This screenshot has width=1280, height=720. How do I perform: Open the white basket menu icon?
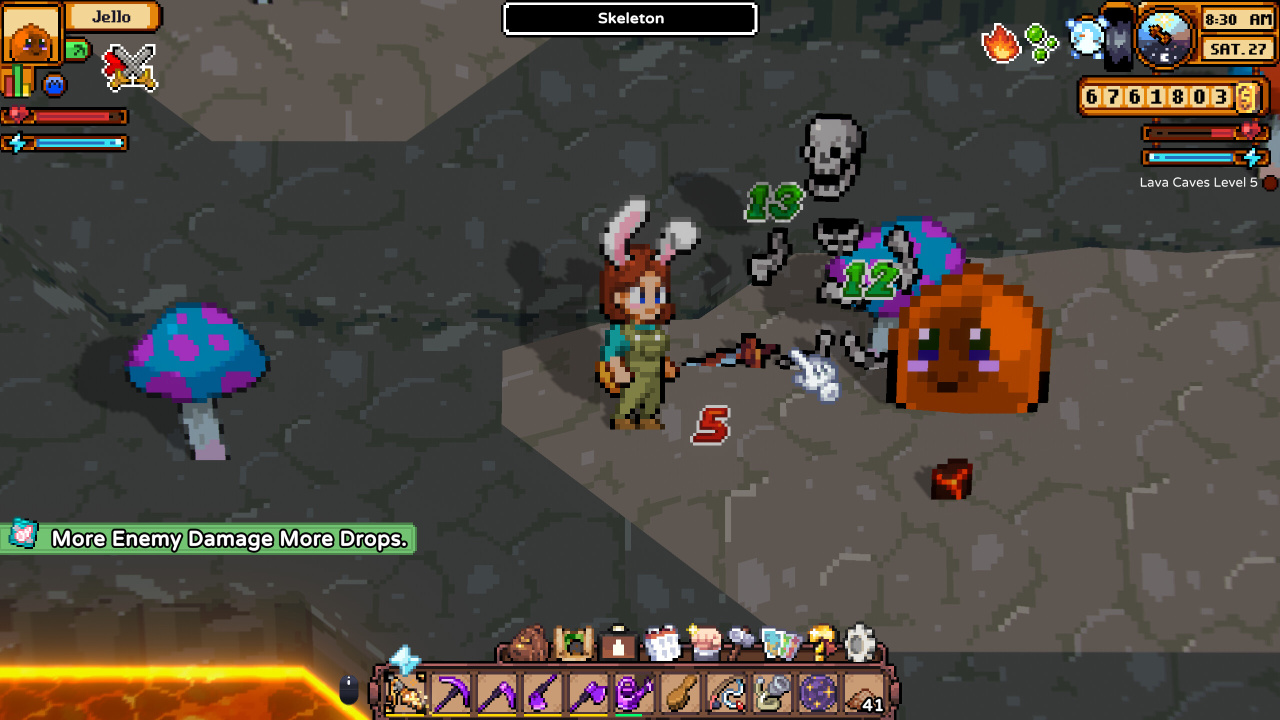(x=663, y=645)
